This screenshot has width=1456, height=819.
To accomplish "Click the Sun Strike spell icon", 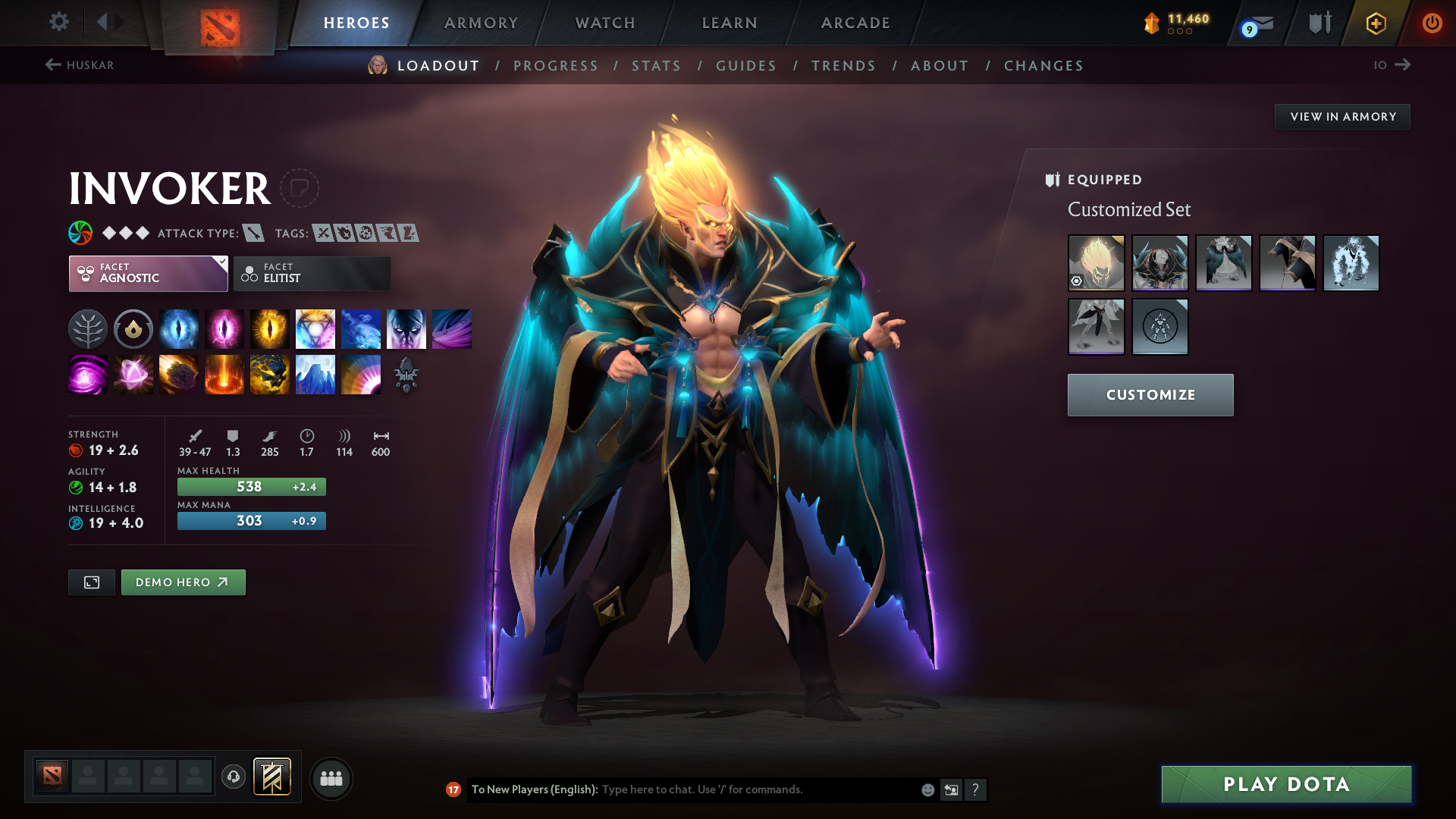I will [x=224, y=374].
